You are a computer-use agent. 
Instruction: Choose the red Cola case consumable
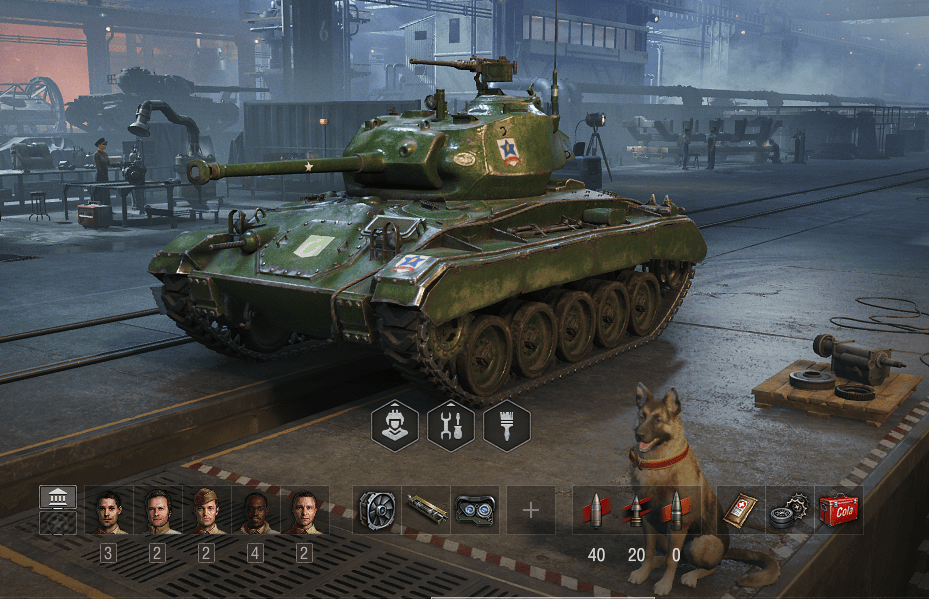pyautogui.click(x=837, y=510)
